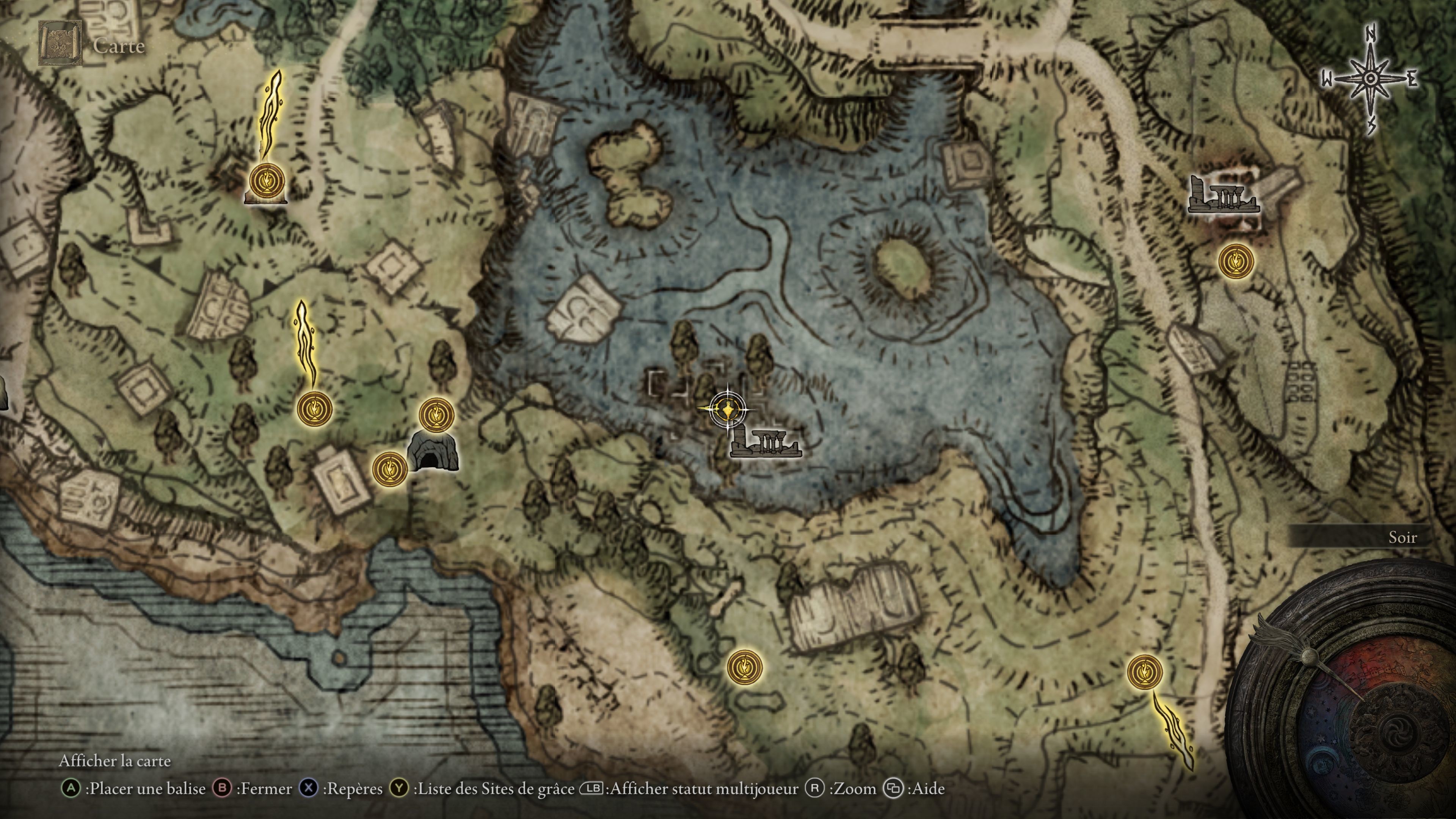Image resolution: width=1456 pixels, height=819 pixels.
Task: Select the grace marker resting on a stone pedestal
Action: pyautogui.click(x=266, y=182)
